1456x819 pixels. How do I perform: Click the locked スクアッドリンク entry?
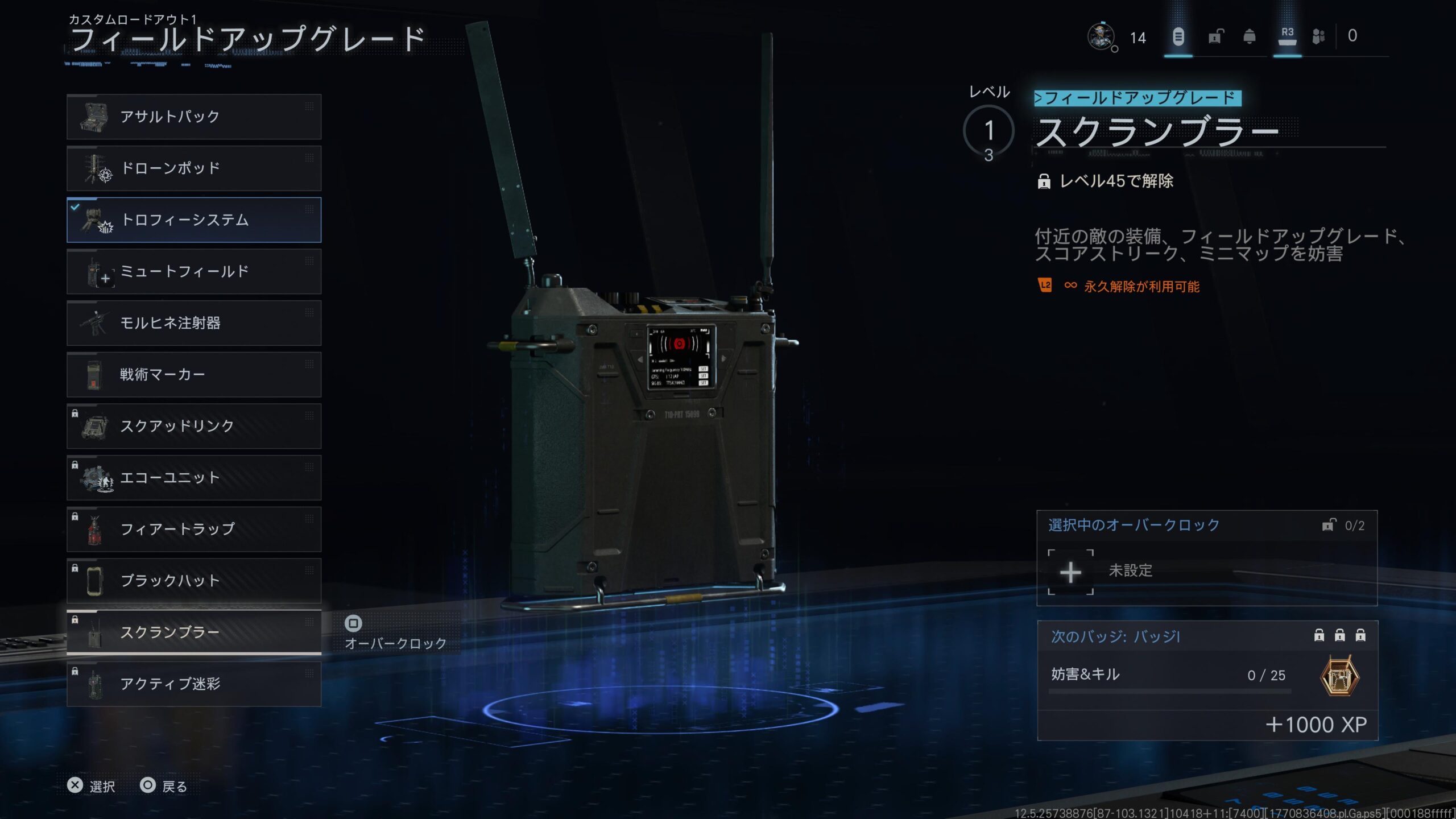point(193,426)
